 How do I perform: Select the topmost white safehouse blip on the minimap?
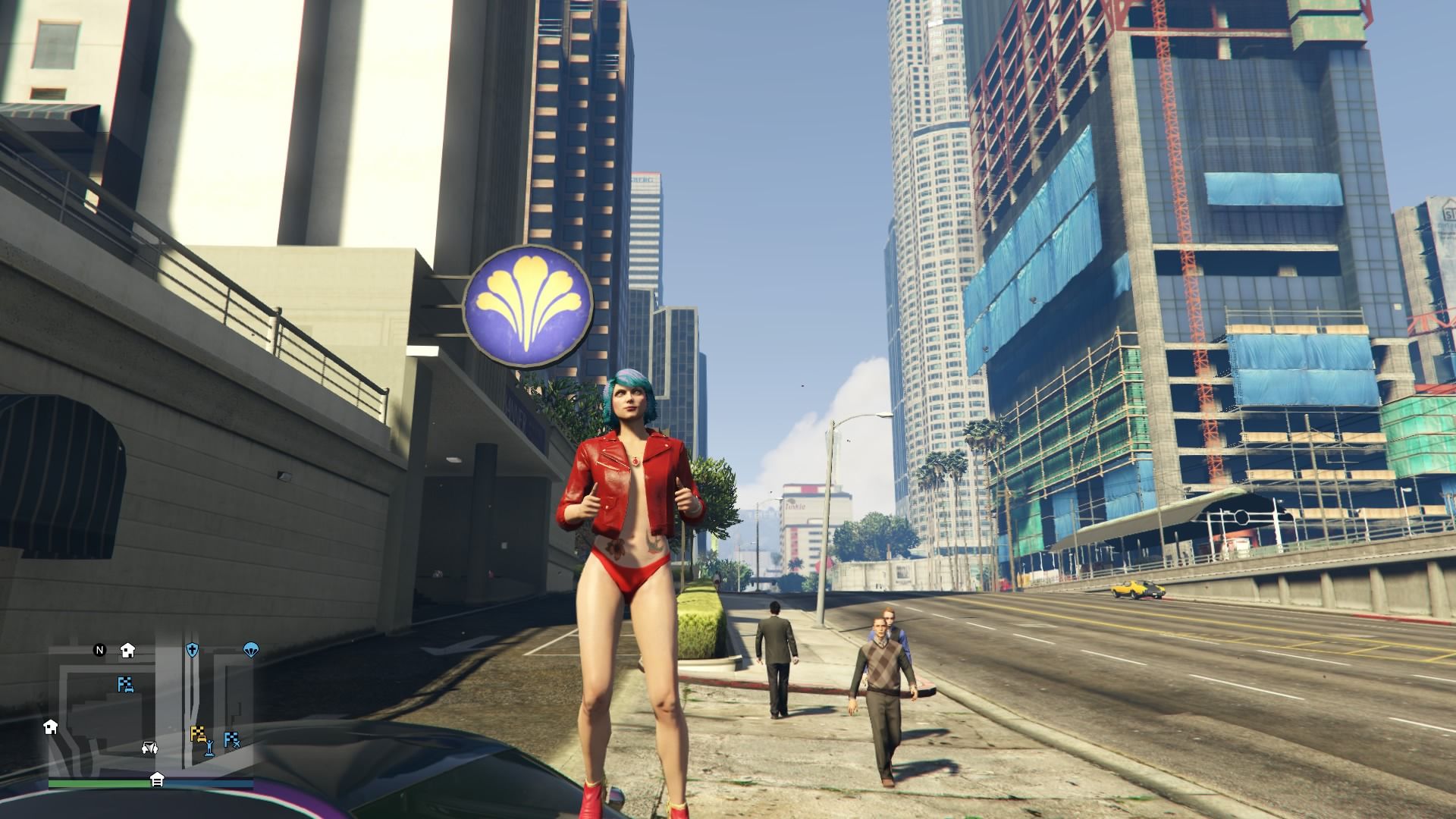click(x=127, y=651)
